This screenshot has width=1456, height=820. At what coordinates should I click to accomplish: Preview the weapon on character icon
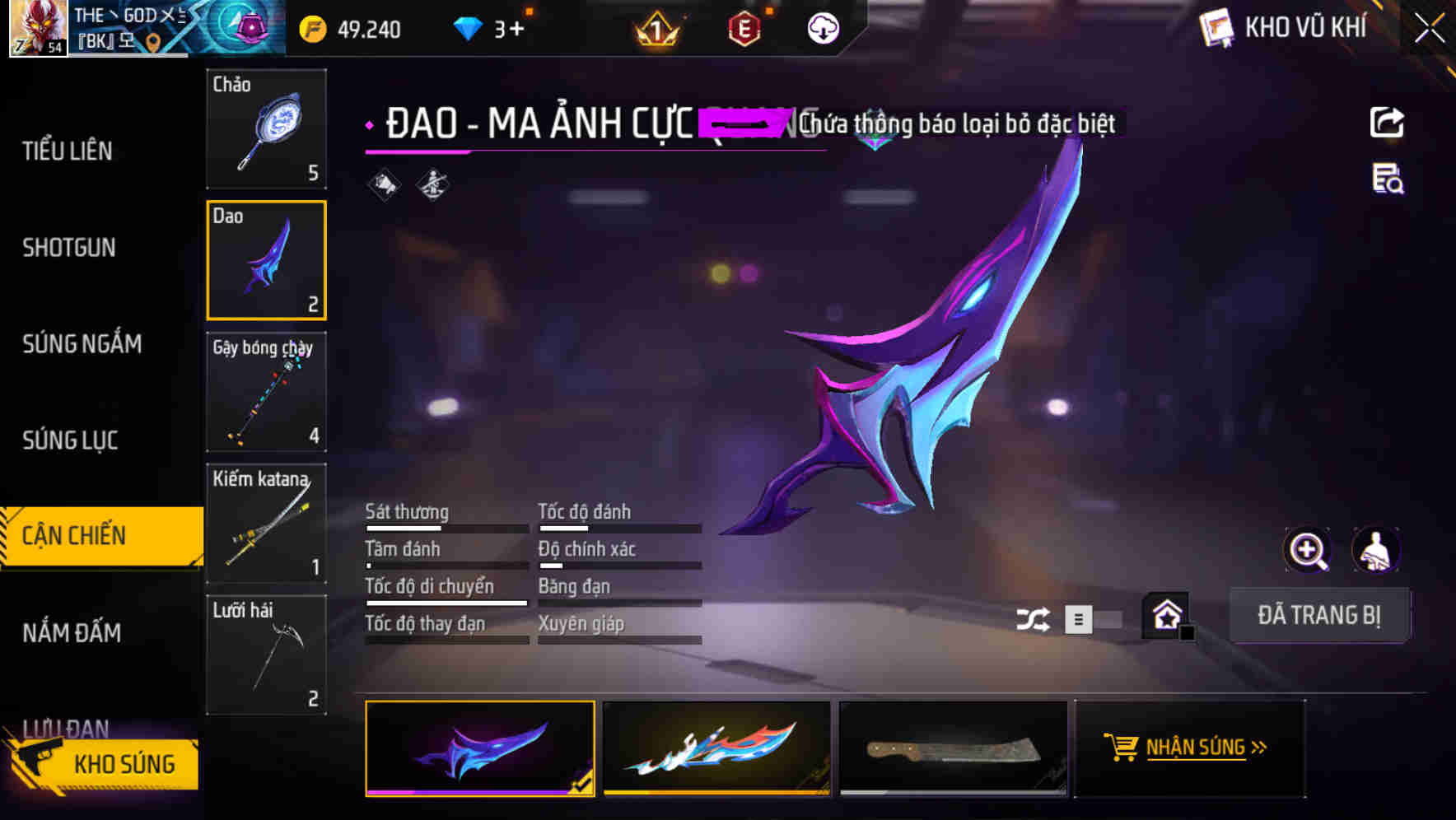click(x=1377, y=550)
